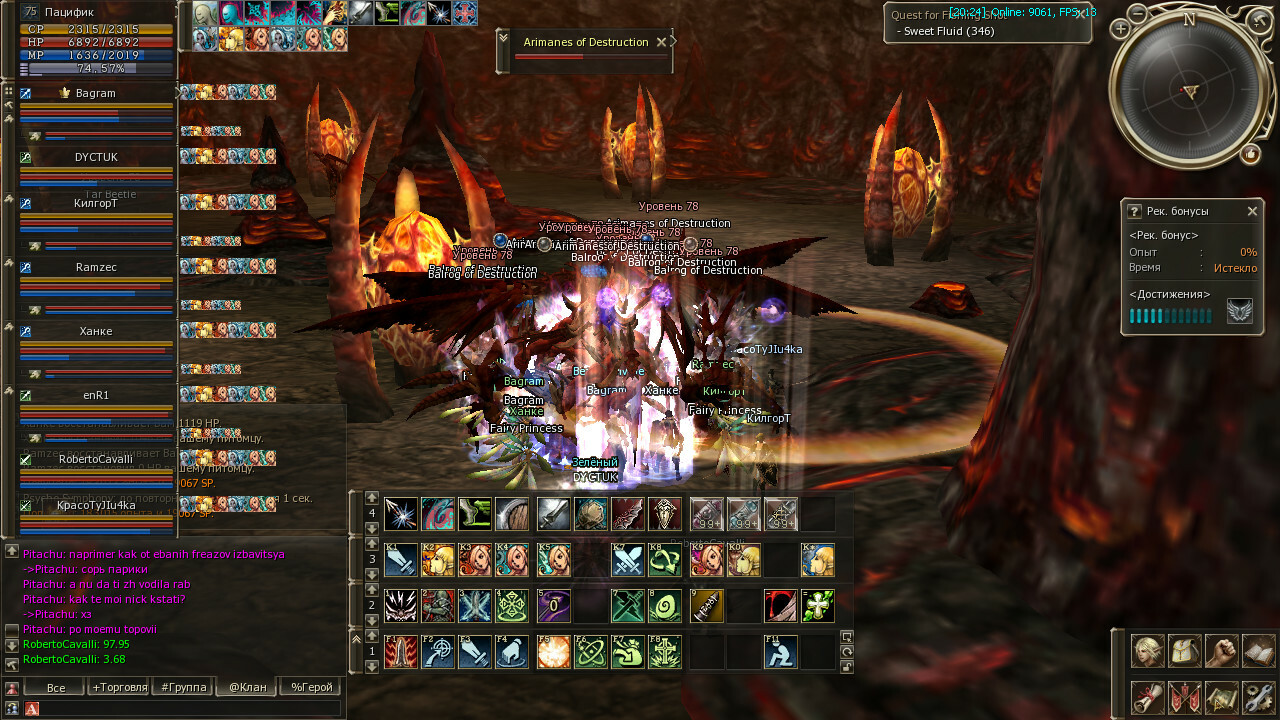The width and height of the screenshot is (1280, 720).
Task: Switch chat to the @Клан tab
Action: [245, 687]
